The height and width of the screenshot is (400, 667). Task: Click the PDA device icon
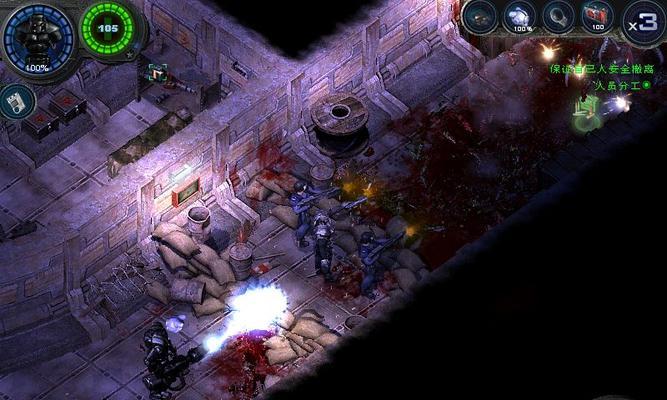point(16,101)
